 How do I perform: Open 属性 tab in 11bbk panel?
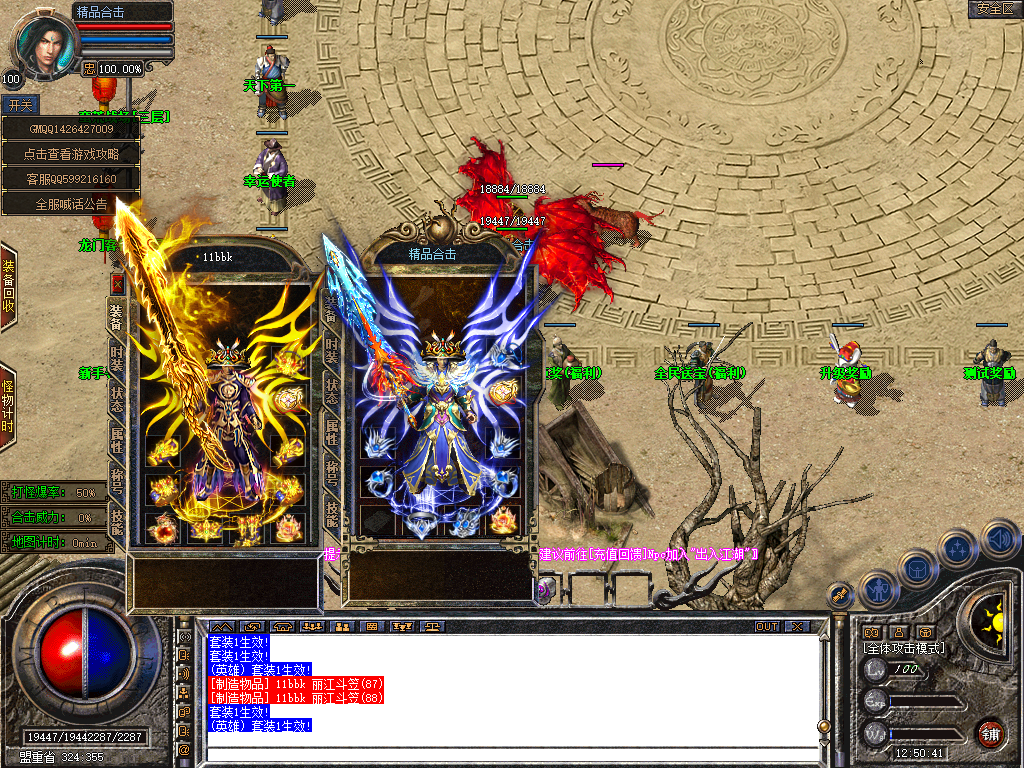117,439
